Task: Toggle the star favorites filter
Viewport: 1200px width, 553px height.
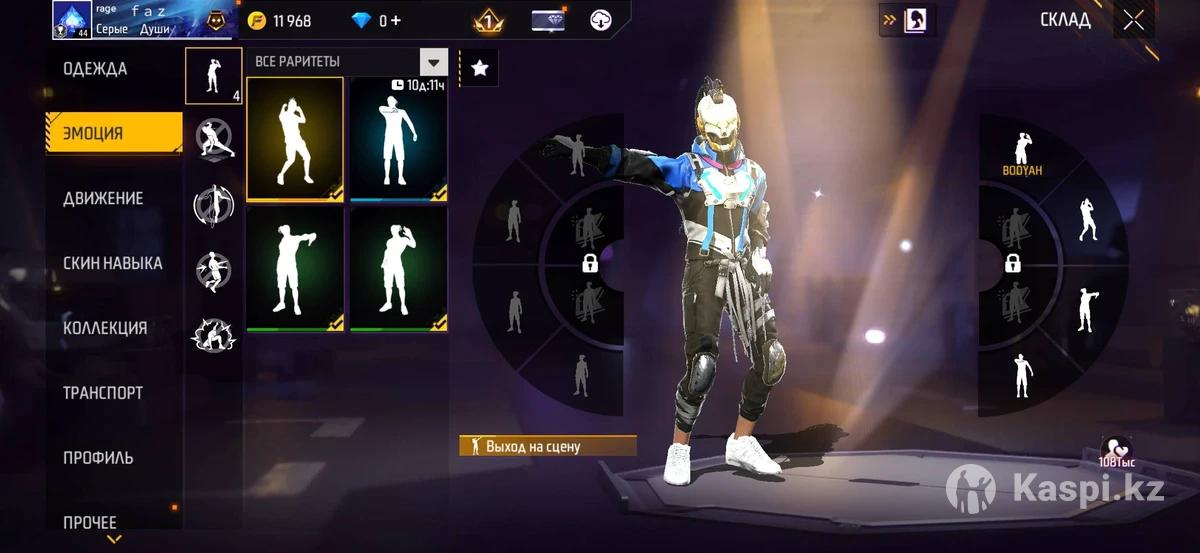Action: point(479,68)
